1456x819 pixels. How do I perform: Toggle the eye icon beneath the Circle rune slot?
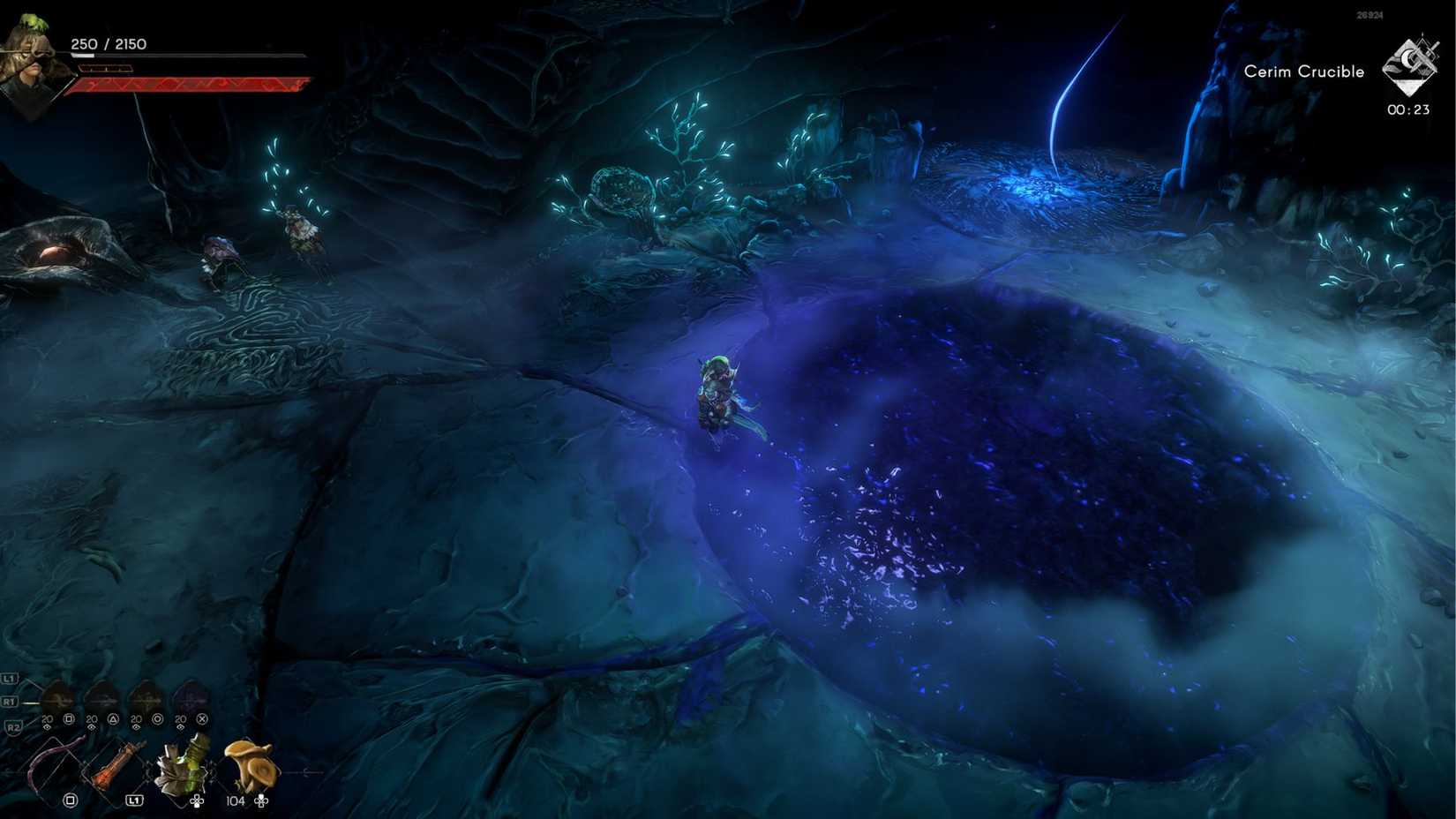pyautogui.click(x=136, y=727)
